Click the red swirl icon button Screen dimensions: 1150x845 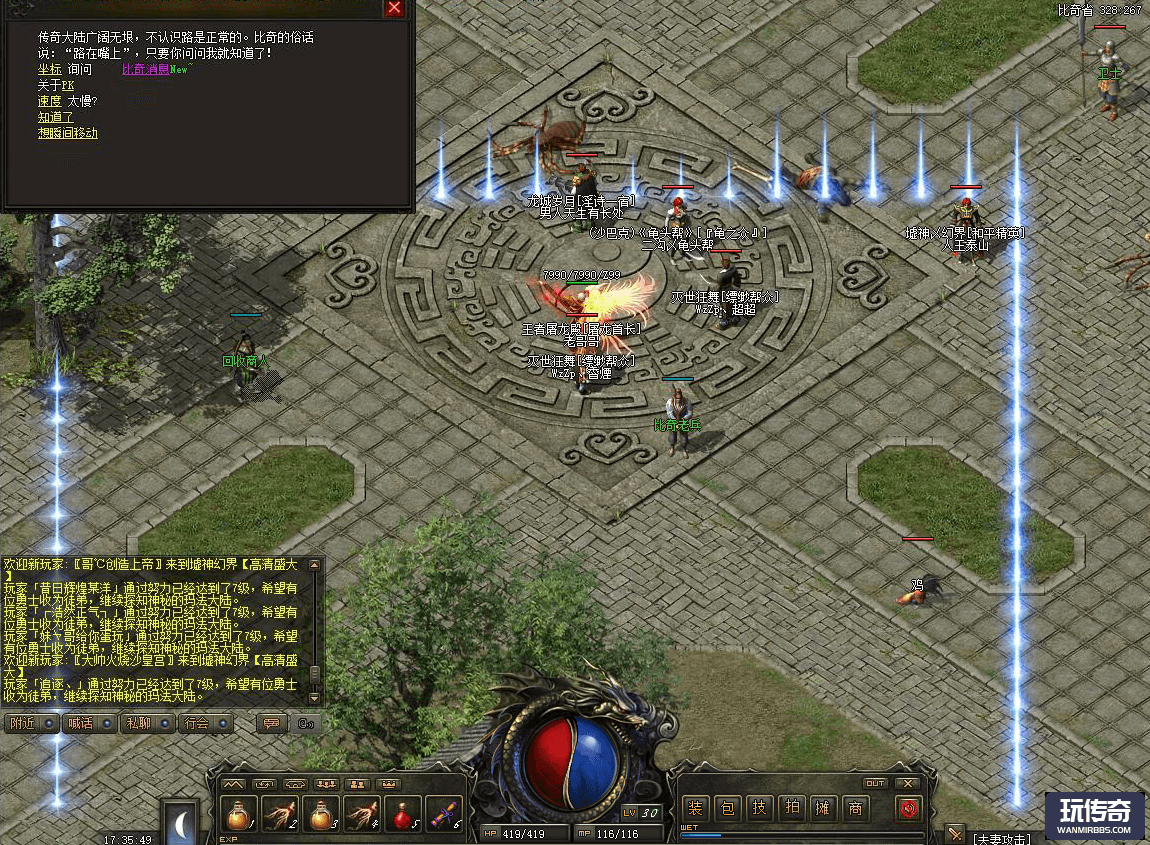[909, 808]
